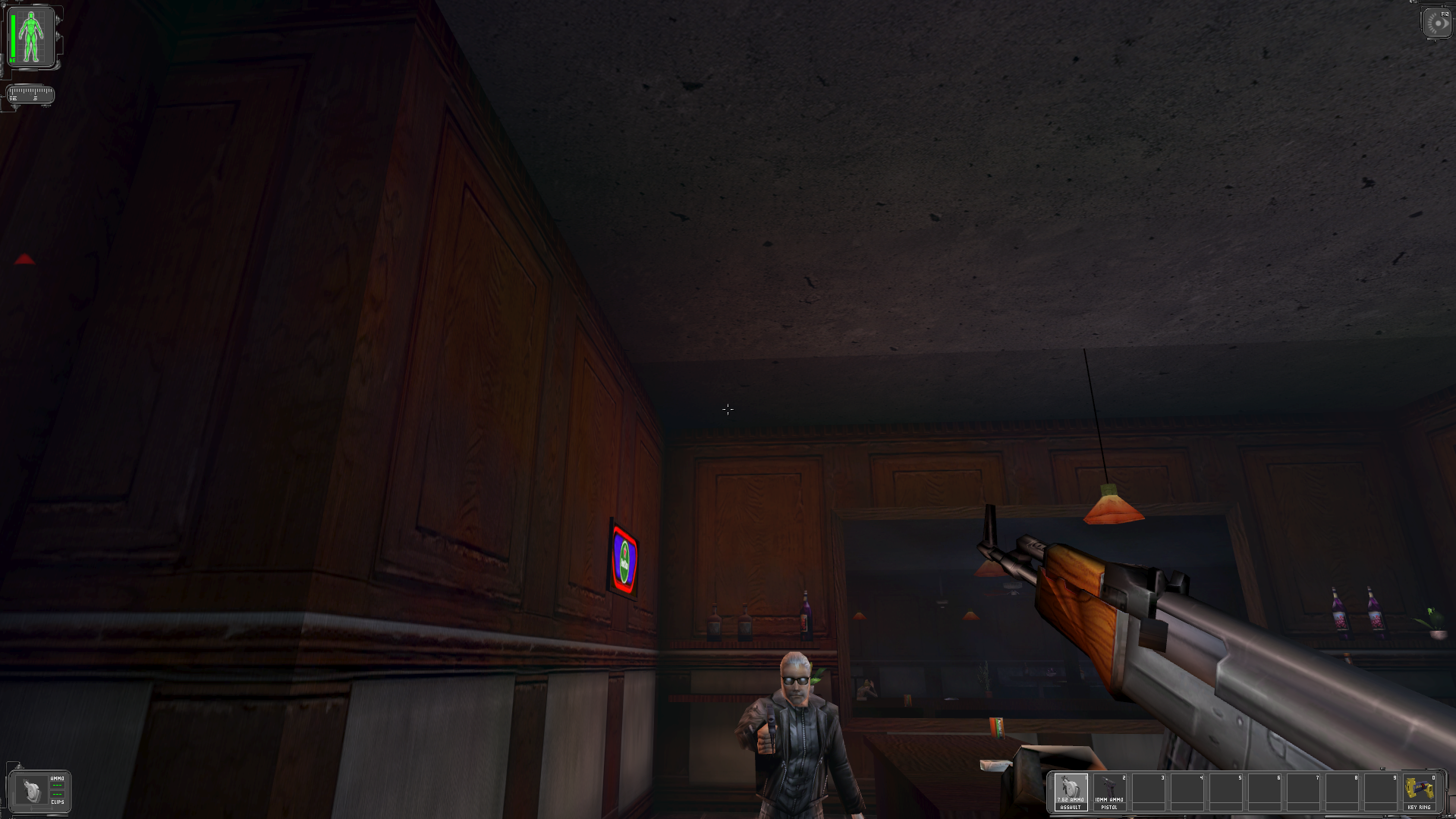
Task: Switch to the Pistol belt slot
Action: pyautogui.click(x=1109, y=792)
